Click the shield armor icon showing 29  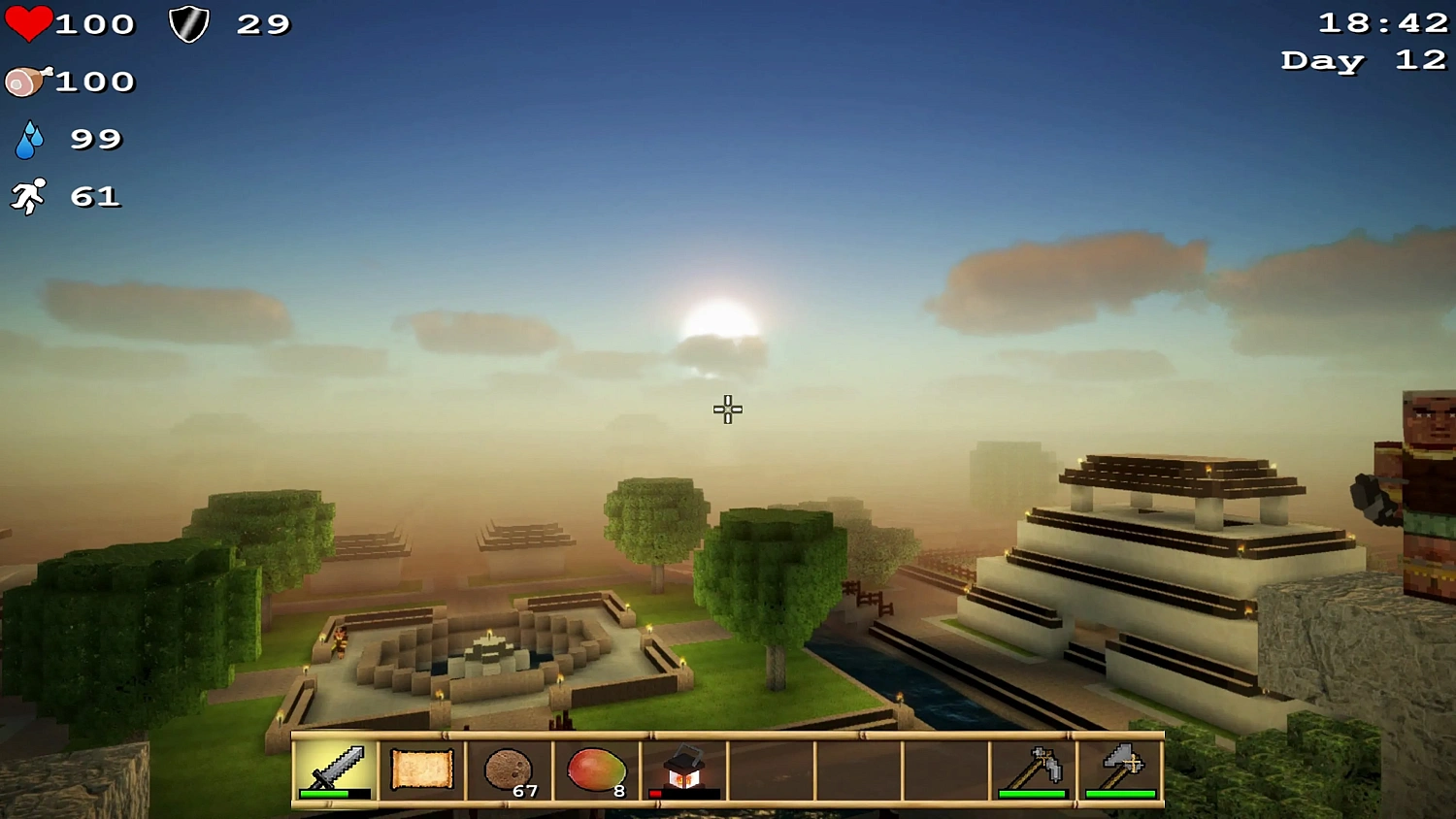point(190,23)
